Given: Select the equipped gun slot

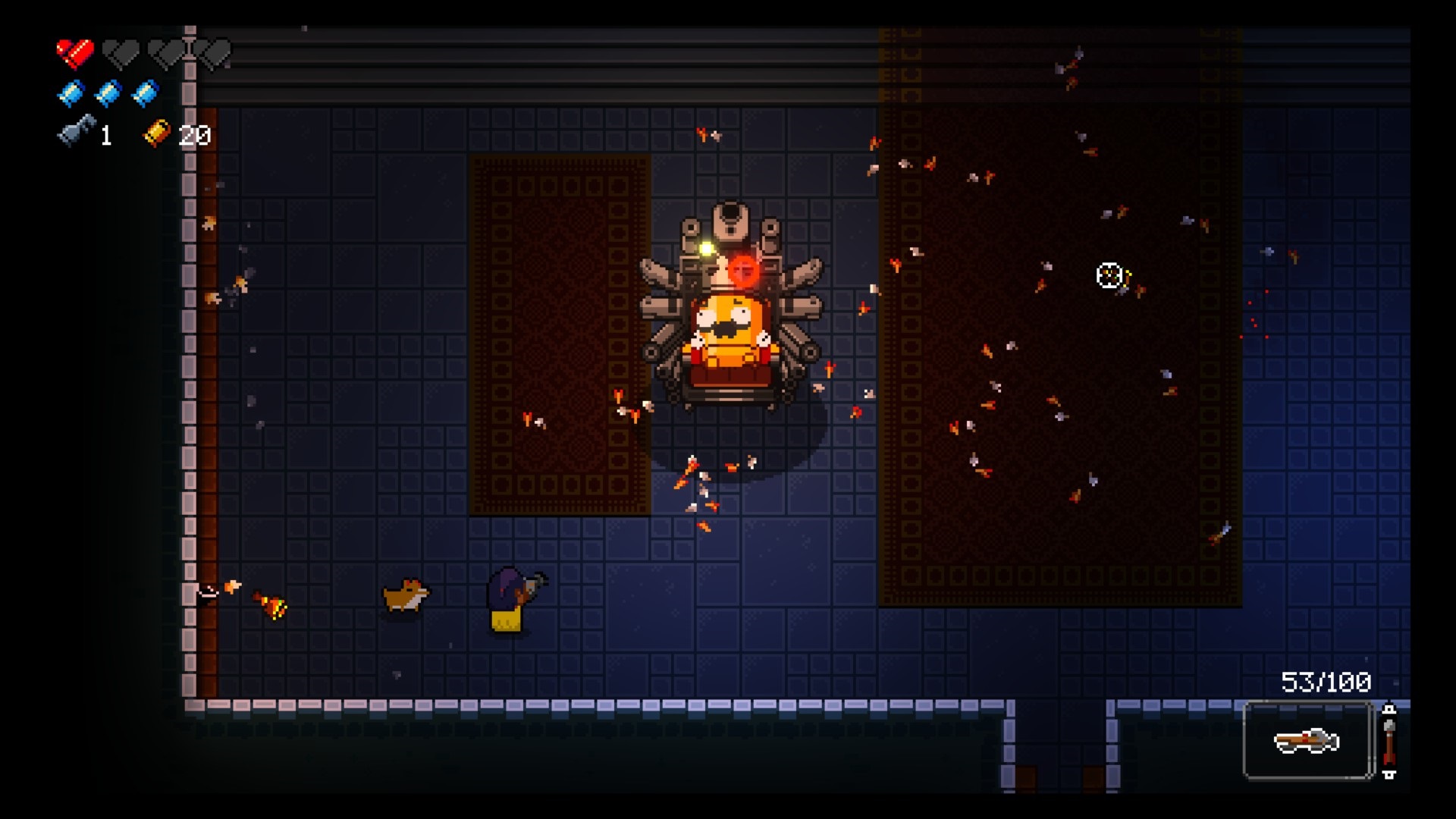Looking at the screenshot, I should pyautogui.click(x=1307, y=741).
